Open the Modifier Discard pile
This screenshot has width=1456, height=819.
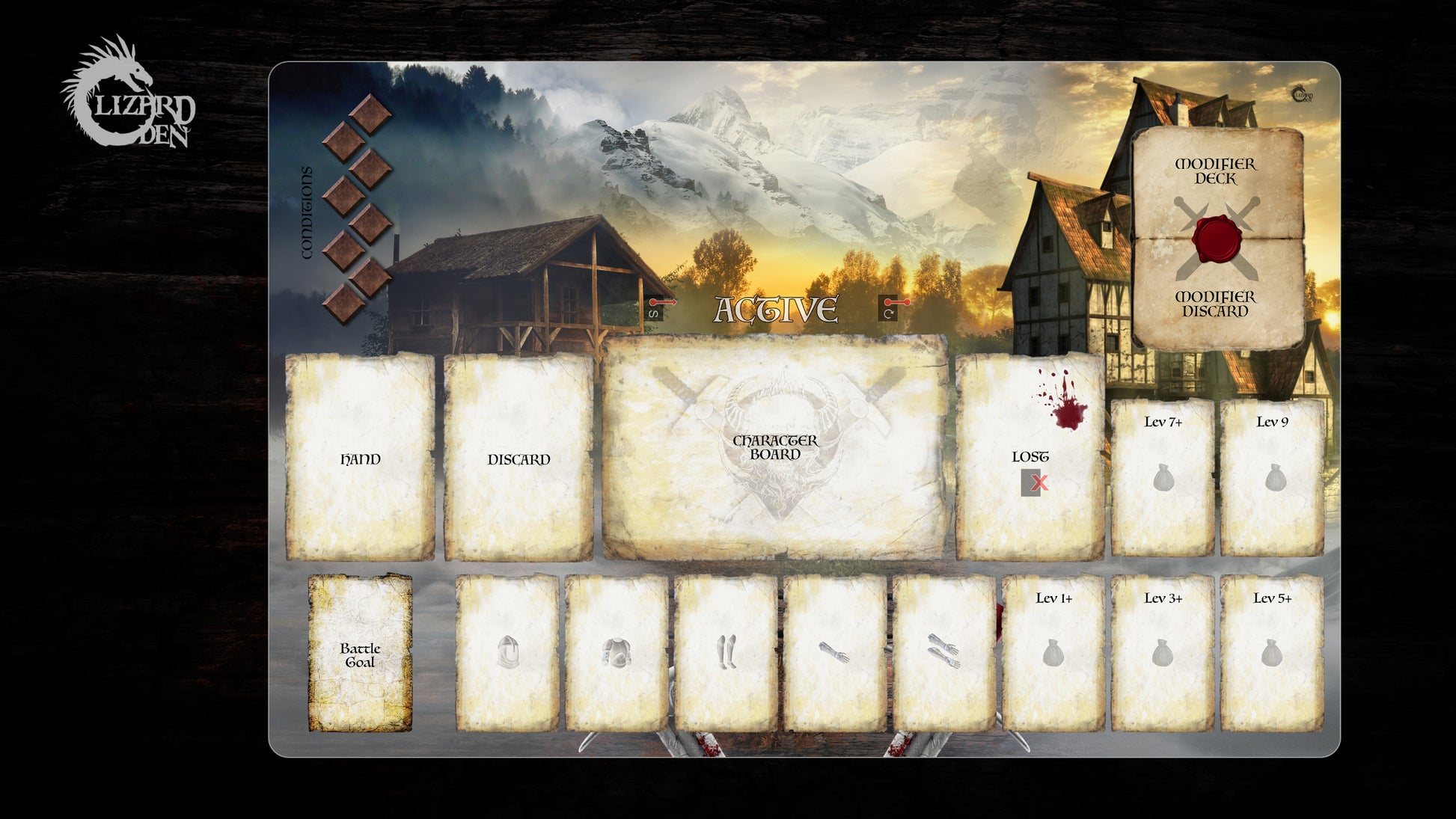pos(1215,303)
